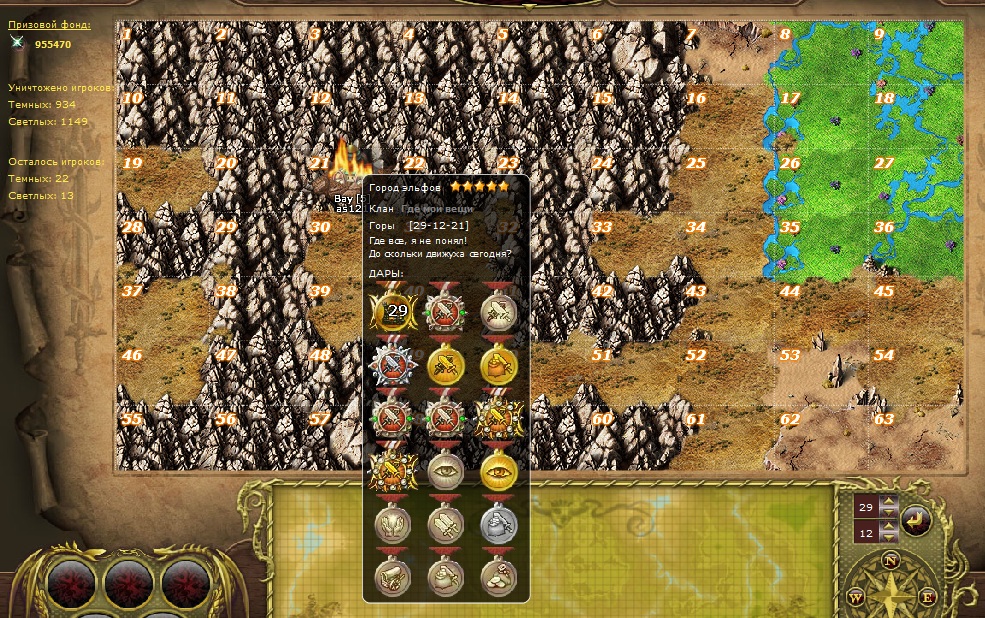This screenshot has height=618, width=985.
Task: Move the map west with compass W
Action: point(856,597)
